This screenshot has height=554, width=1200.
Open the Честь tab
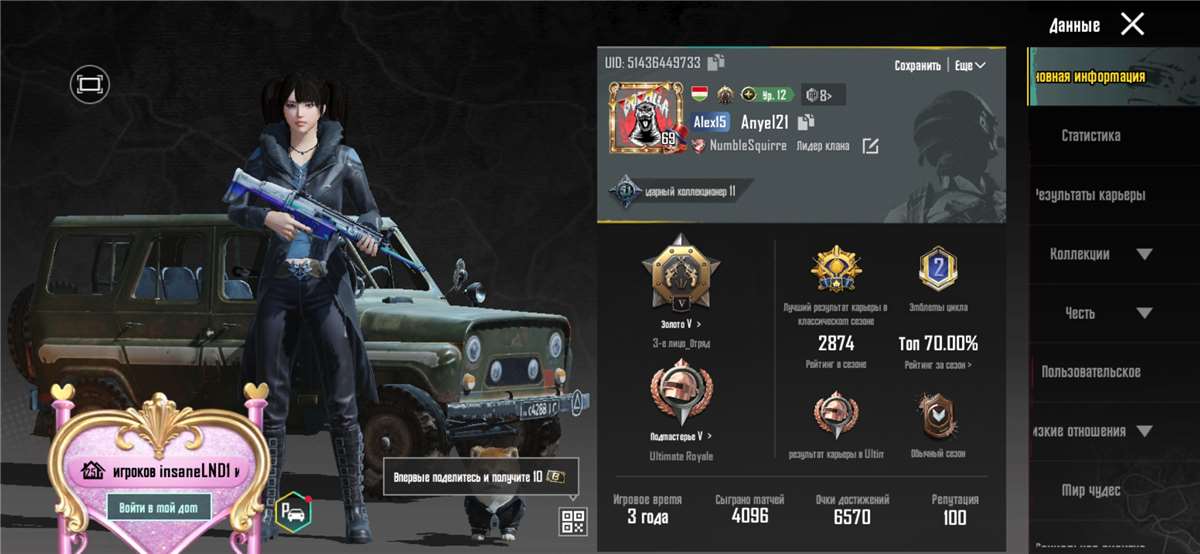tap(1080, 313)
